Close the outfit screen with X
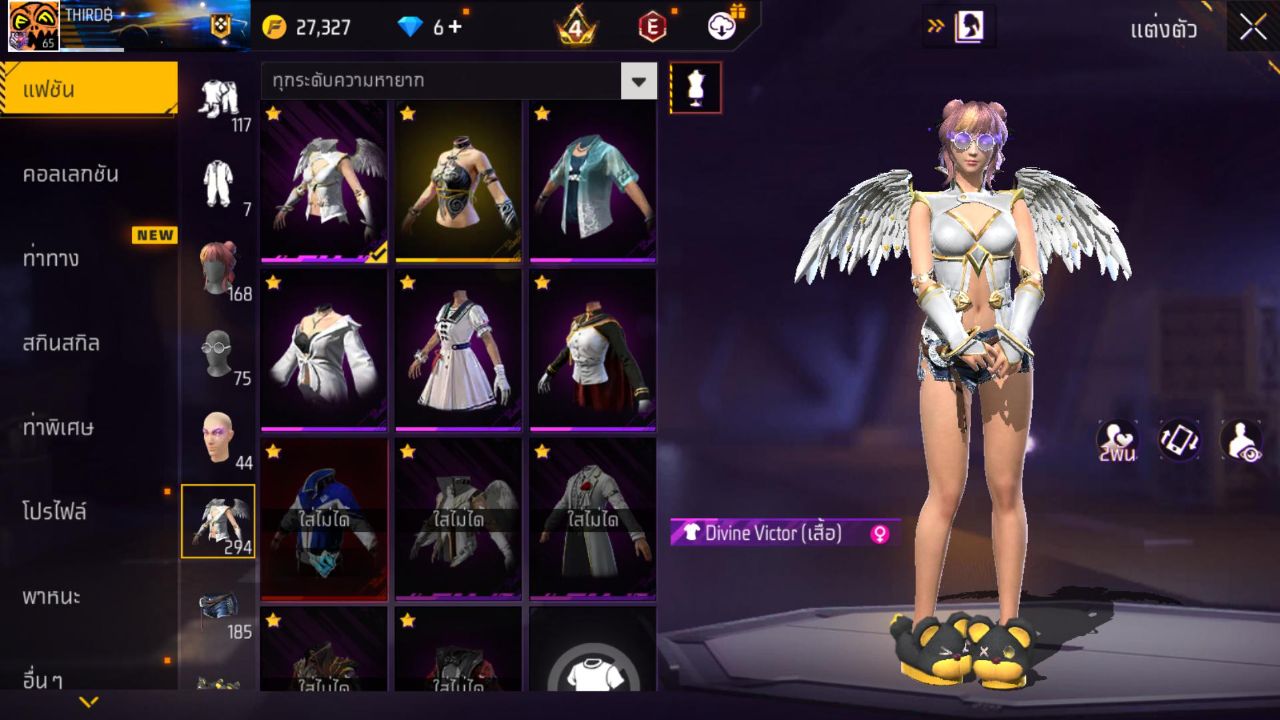This screenshot has width=1280, height=720. pos(1252,28)
